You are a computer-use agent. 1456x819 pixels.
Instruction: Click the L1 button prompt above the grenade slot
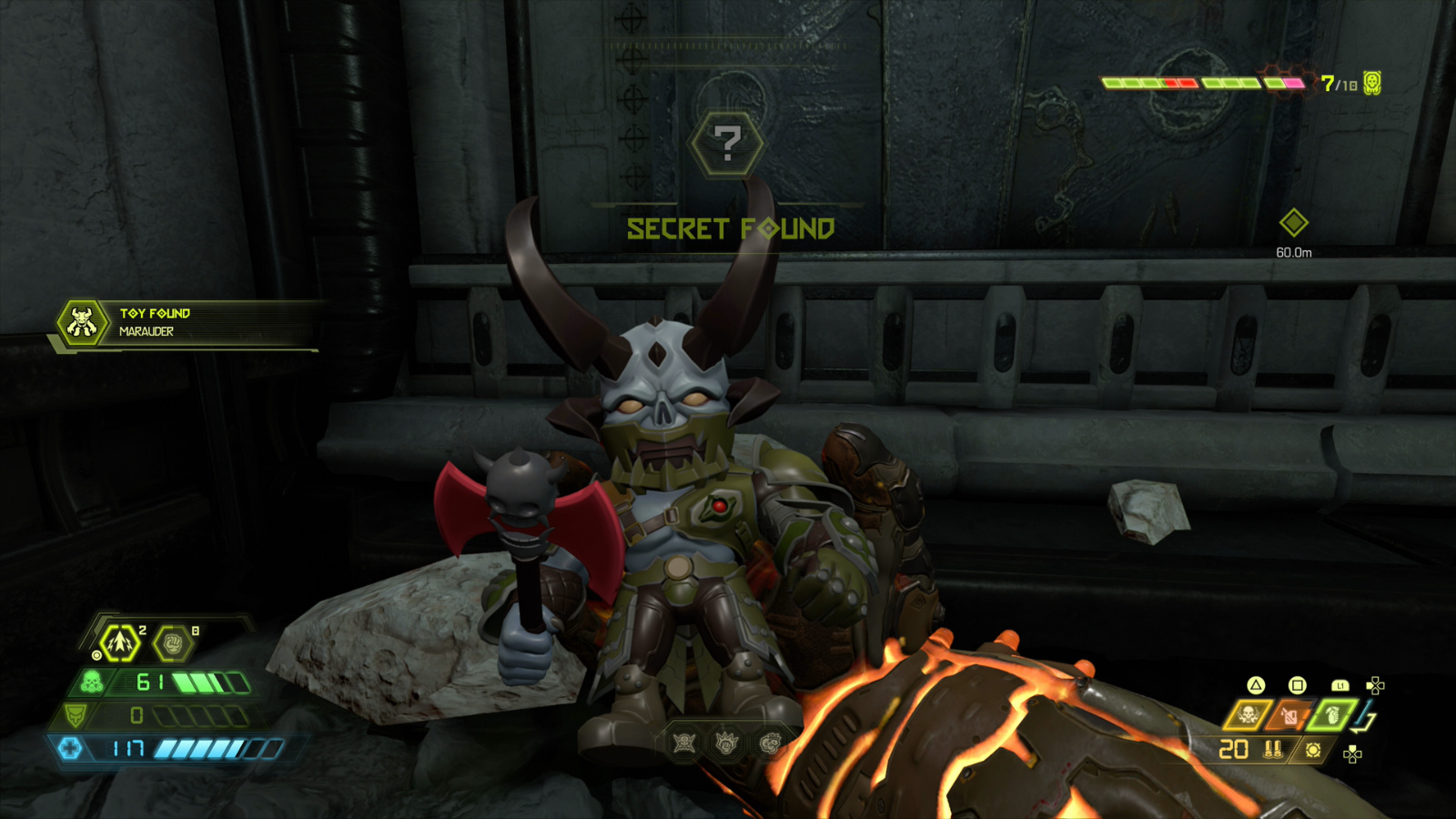tap(1340, 686)
